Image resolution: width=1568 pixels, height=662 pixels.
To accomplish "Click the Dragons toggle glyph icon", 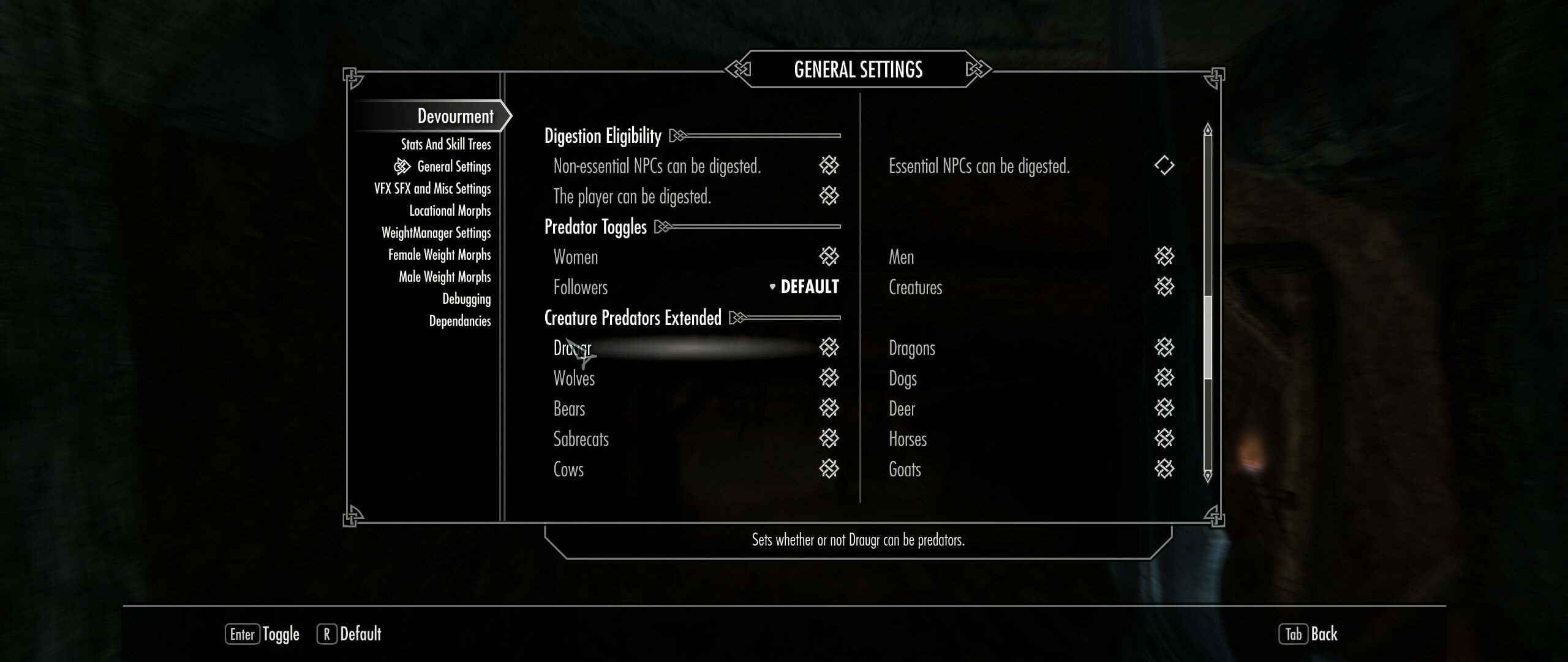I will (x=1165, y=348).
